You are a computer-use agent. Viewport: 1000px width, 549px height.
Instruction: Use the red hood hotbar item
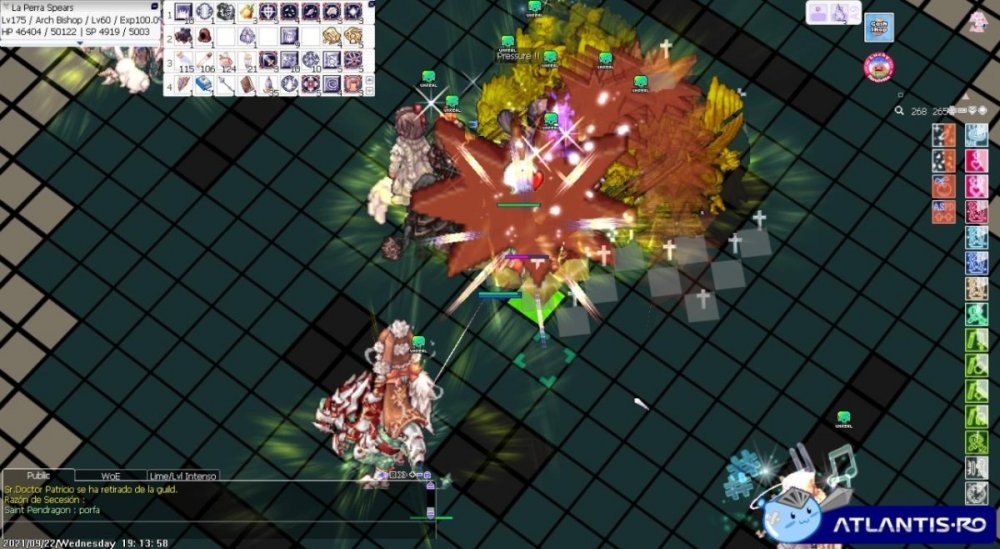(x=204, y=36)
